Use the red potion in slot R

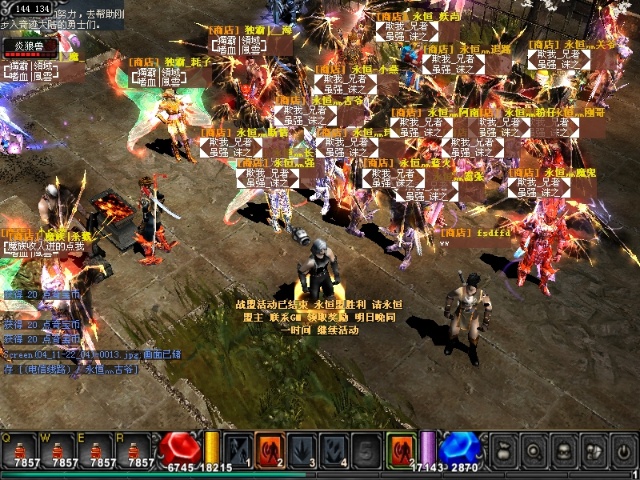[137, 450]
